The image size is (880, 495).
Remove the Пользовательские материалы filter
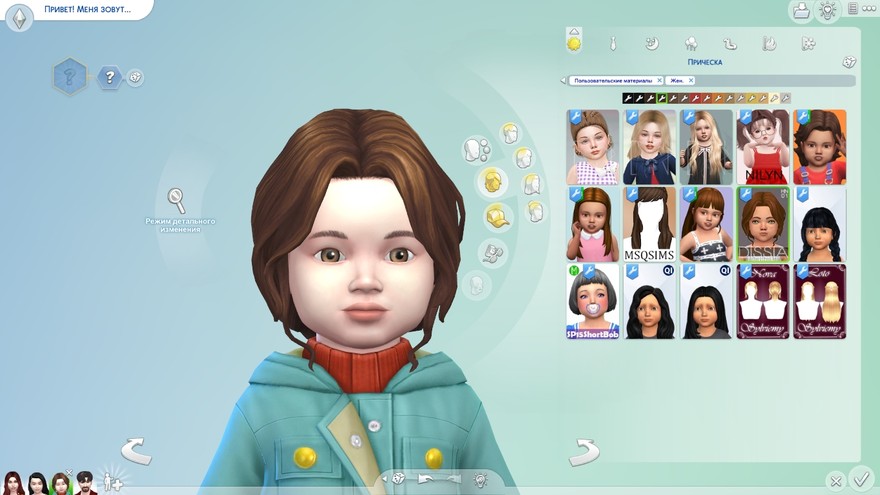point(659,80)
